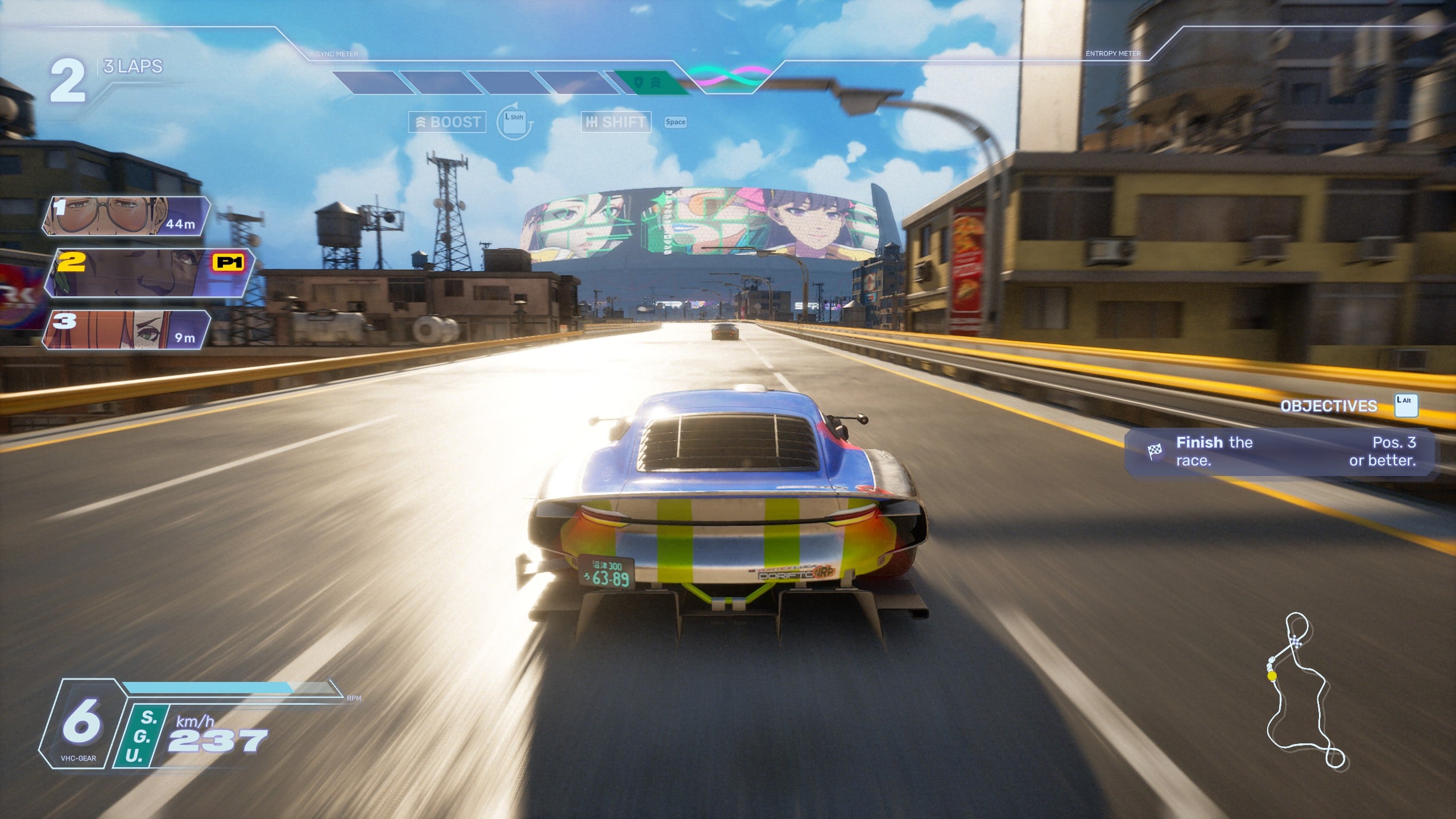
Task: Select the Finish the race objective
Action: point(1280,452)
